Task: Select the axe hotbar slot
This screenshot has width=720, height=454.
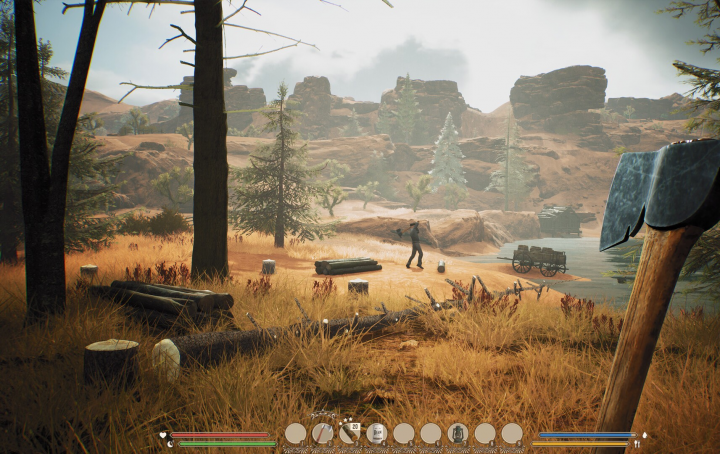Action: click(322, 433)
